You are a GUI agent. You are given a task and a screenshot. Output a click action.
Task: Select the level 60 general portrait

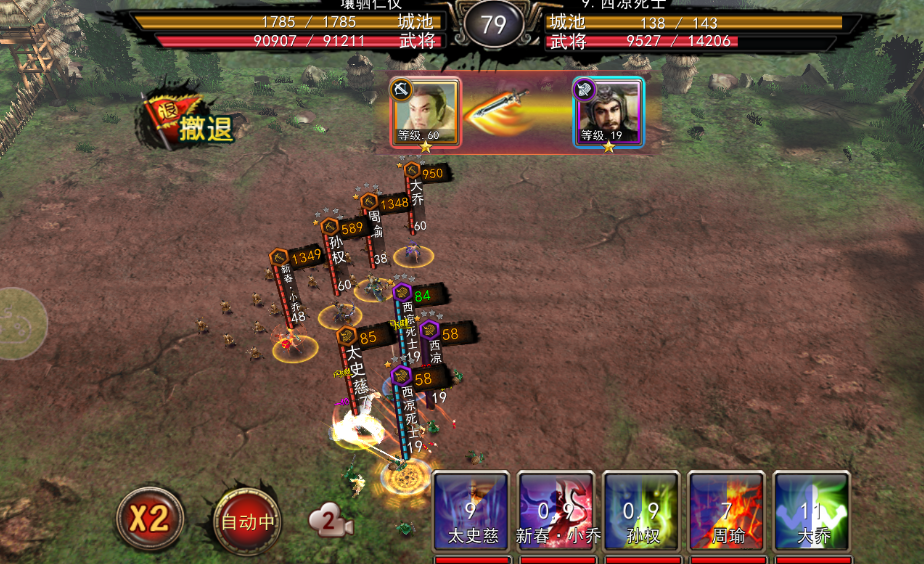click(426, 111)
